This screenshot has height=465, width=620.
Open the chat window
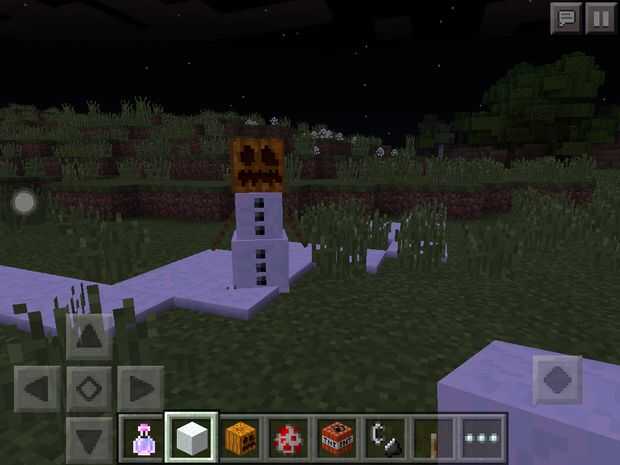click(x=565, y=17)
